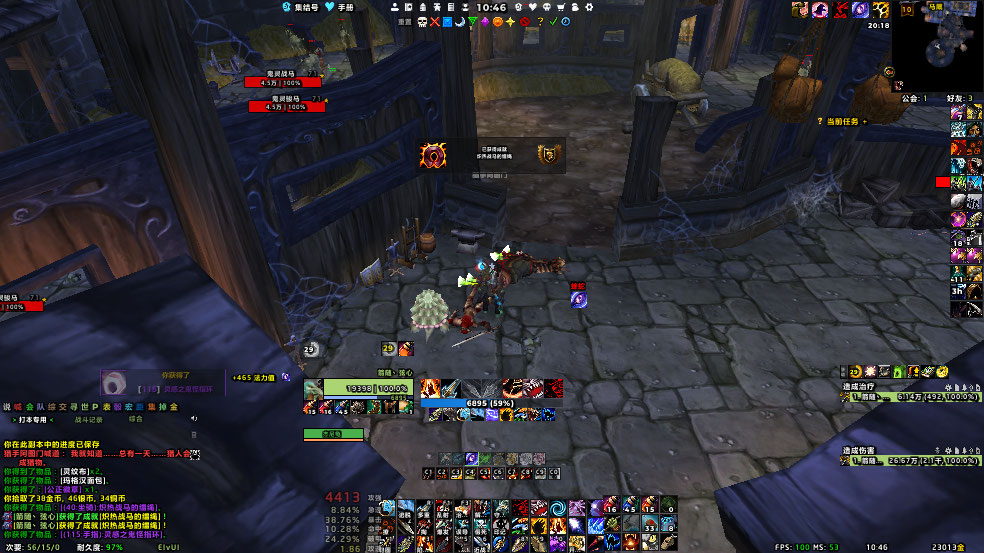Open the shopping cart icon in top bar
Screen dimensions: 984x553
click(560, 7)
